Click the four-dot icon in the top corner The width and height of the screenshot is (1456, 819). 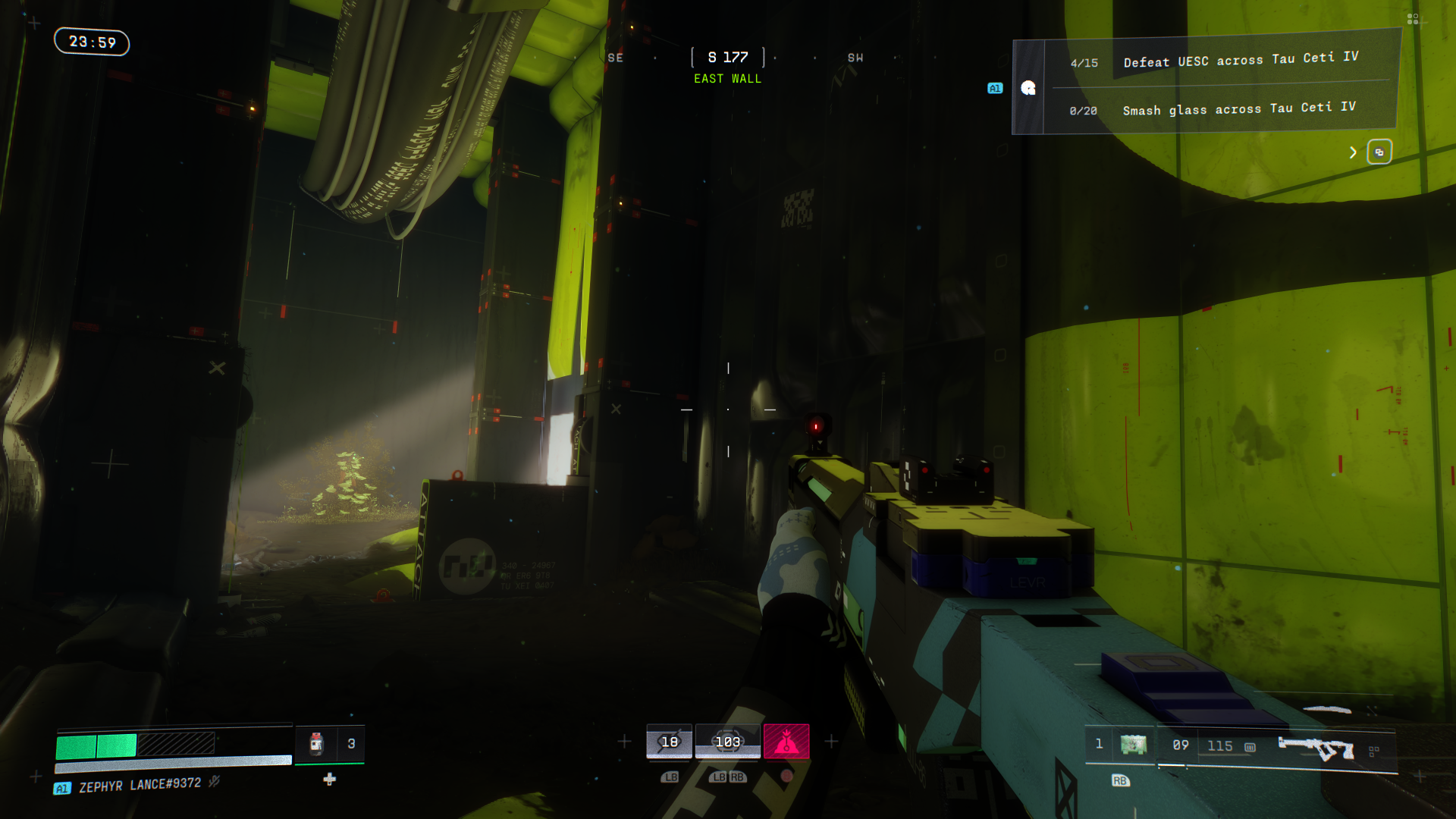1412,19
